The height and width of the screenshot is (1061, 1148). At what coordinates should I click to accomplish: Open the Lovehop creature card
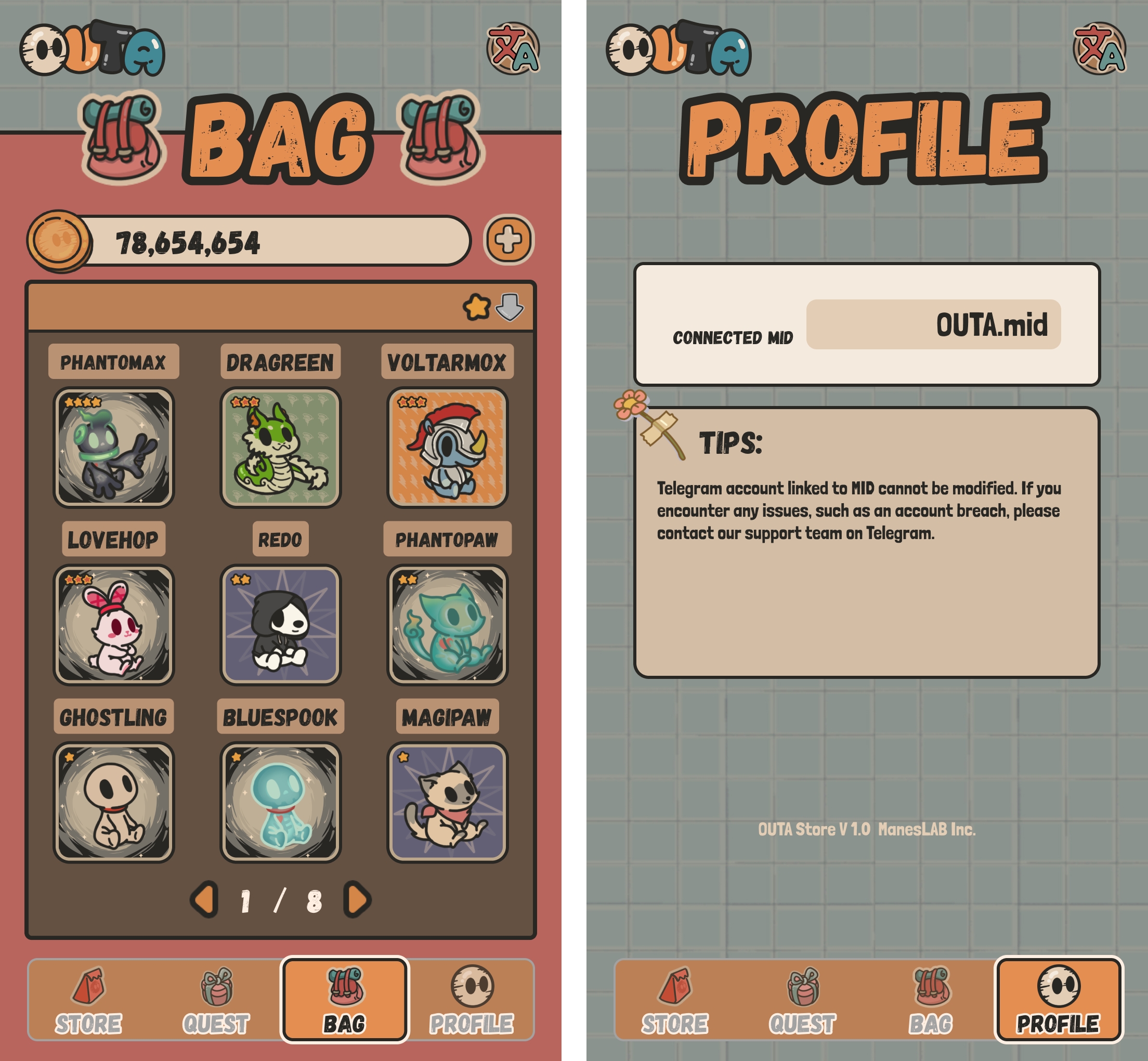114,625
